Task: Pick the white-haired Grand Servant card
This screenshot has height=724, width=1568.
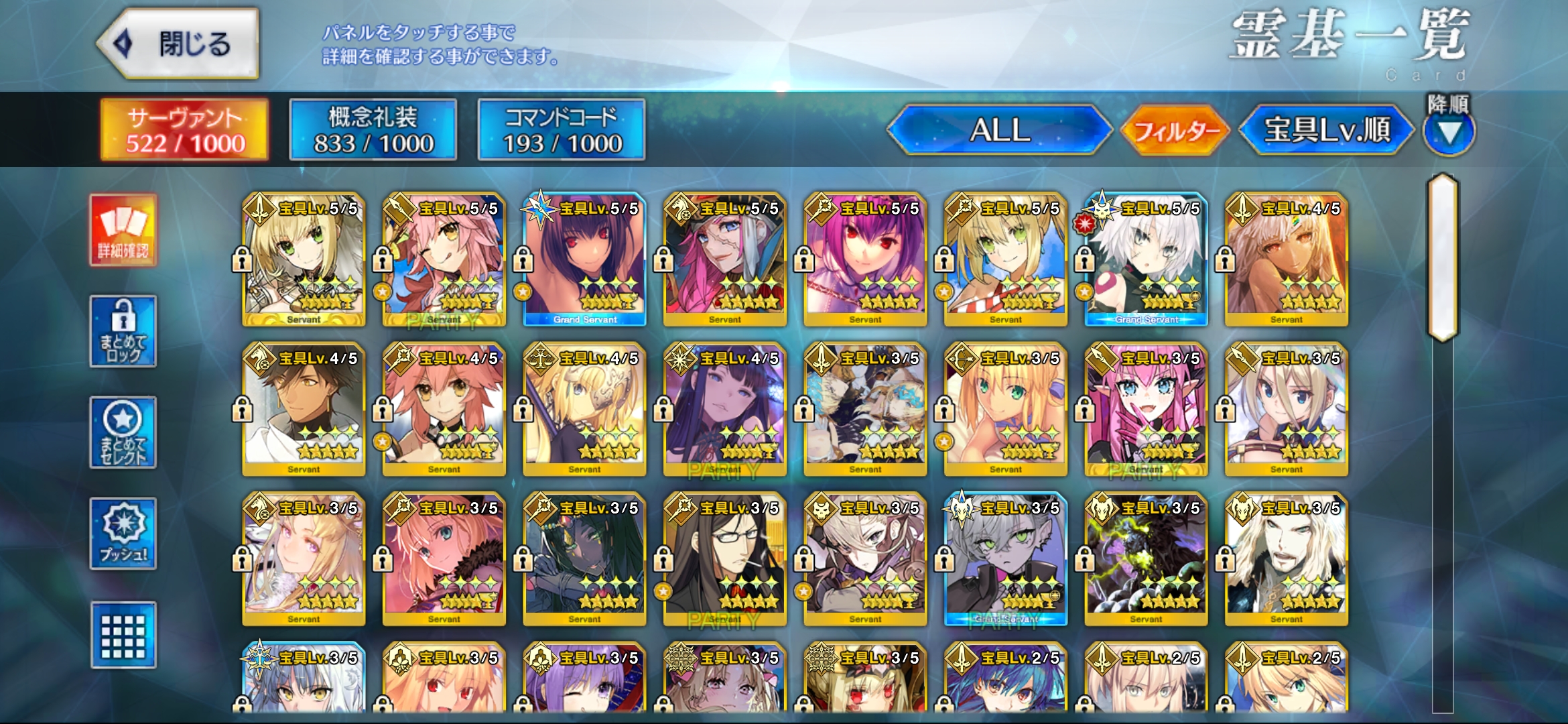Action: click(1146, 260)
